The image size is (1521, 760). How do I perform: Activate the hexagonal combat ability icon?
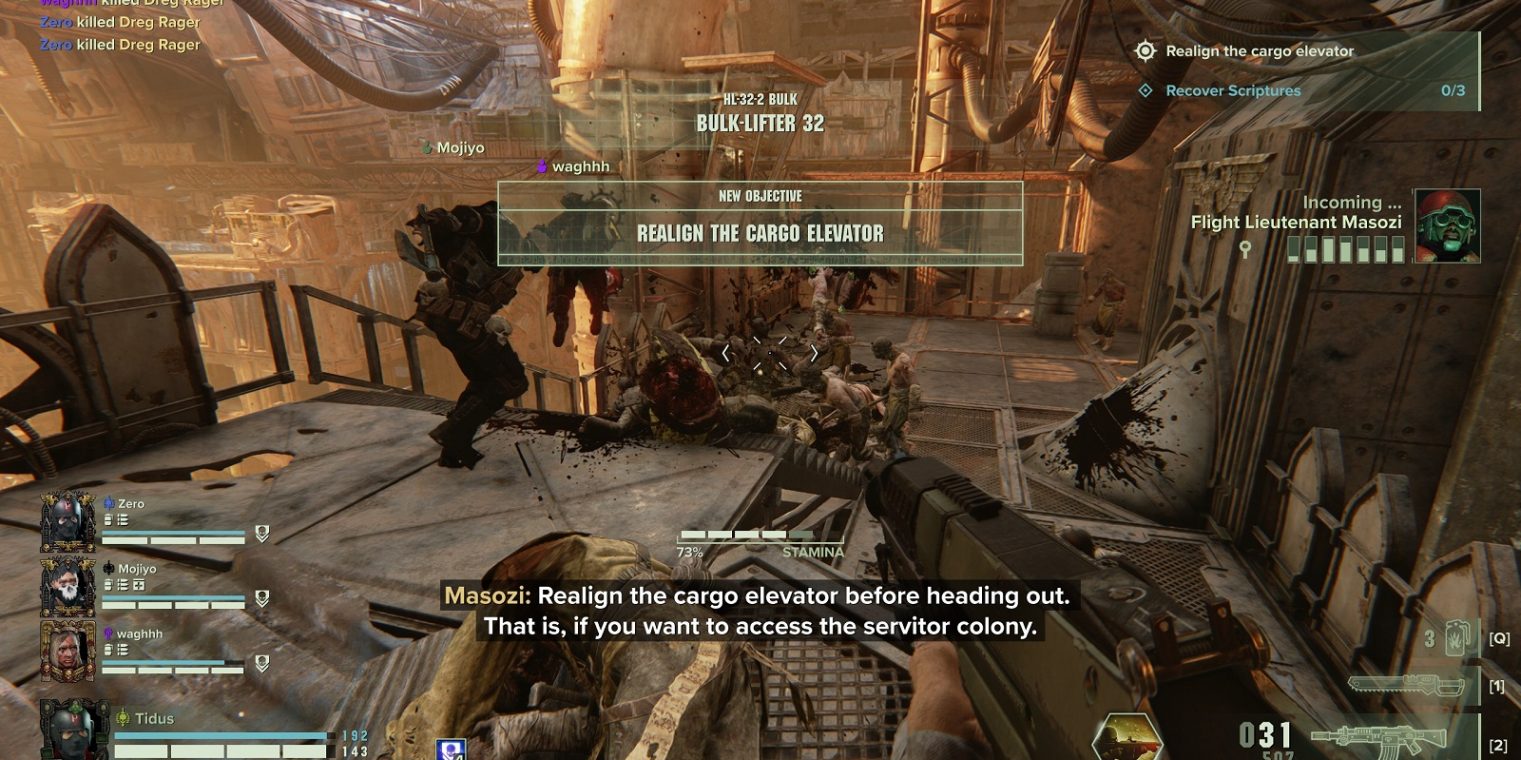tap(1127, 738)
